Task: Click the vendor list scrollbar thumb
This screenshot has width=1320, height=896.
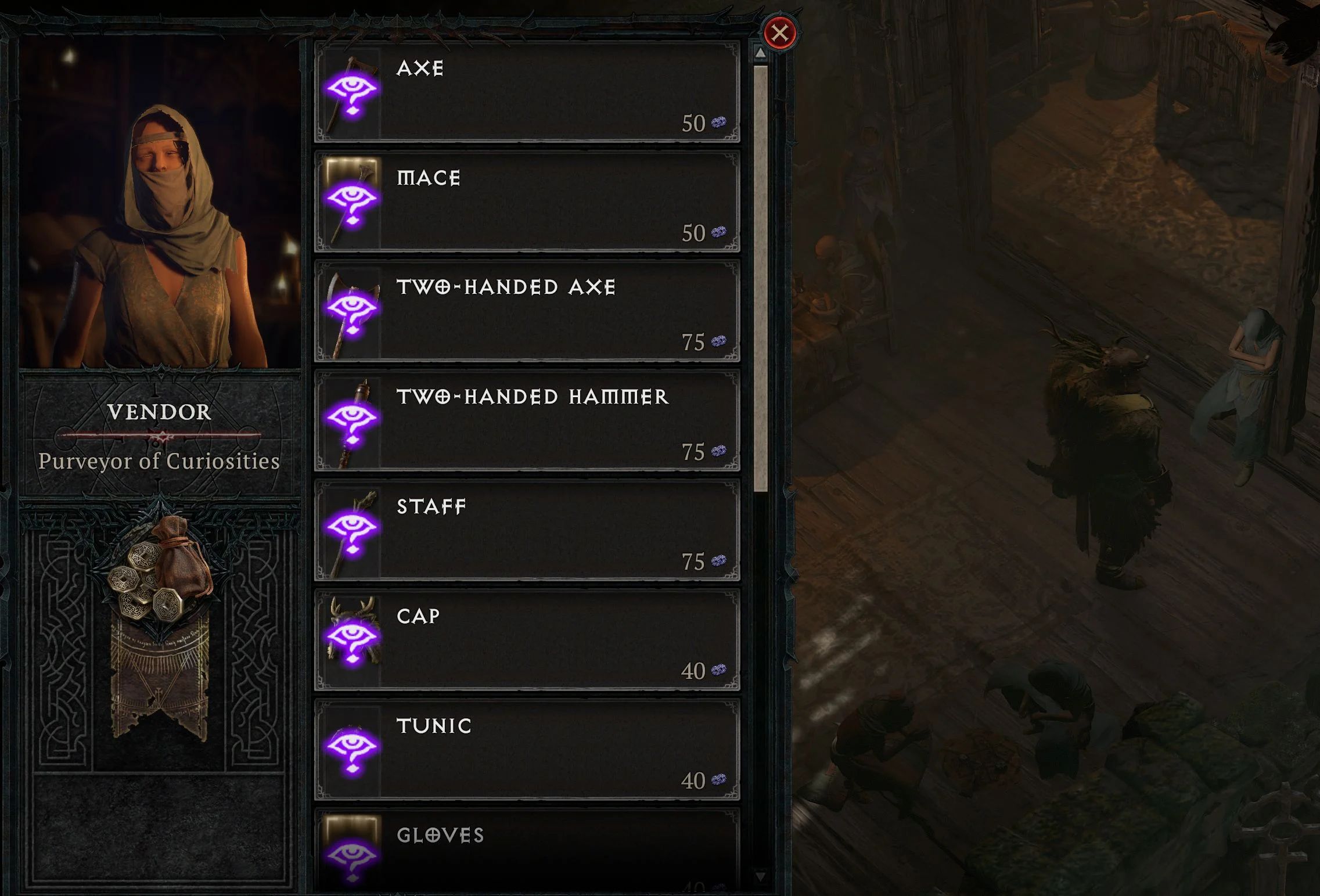Action: click(x=760, y=279)
